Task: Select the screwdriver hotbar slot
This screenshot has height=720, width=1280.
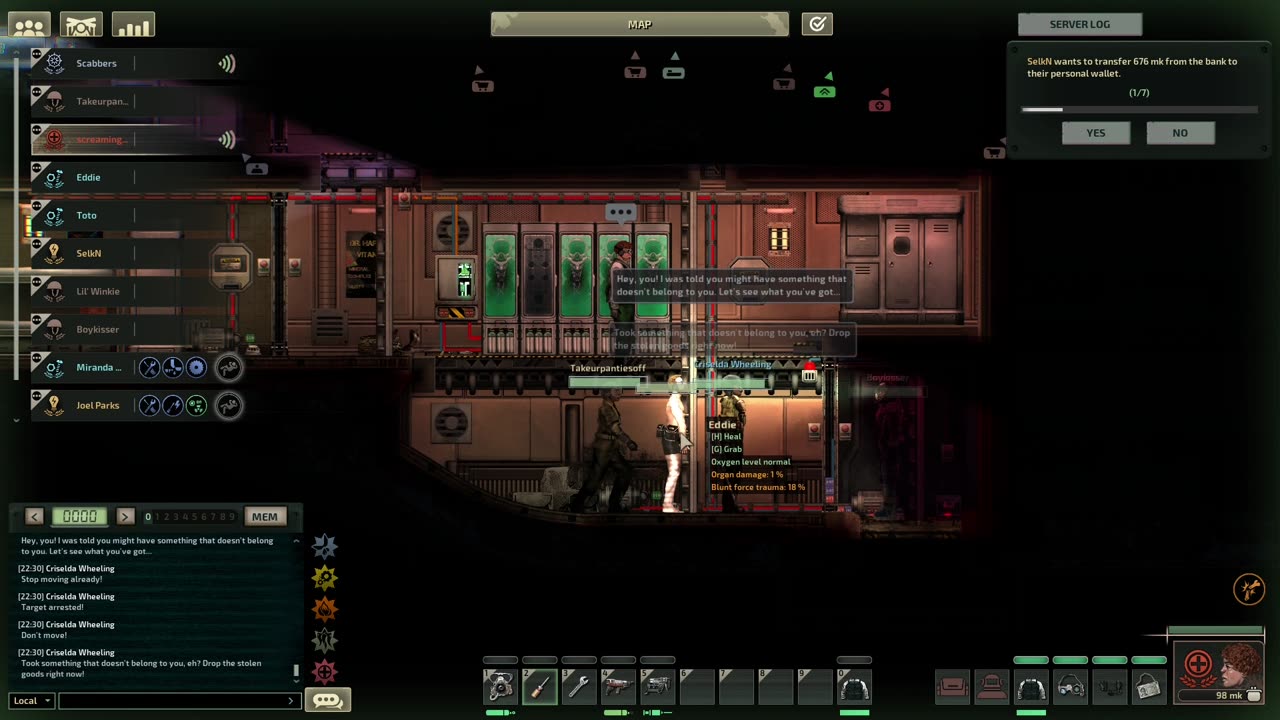Action: (x=540, y=686)
